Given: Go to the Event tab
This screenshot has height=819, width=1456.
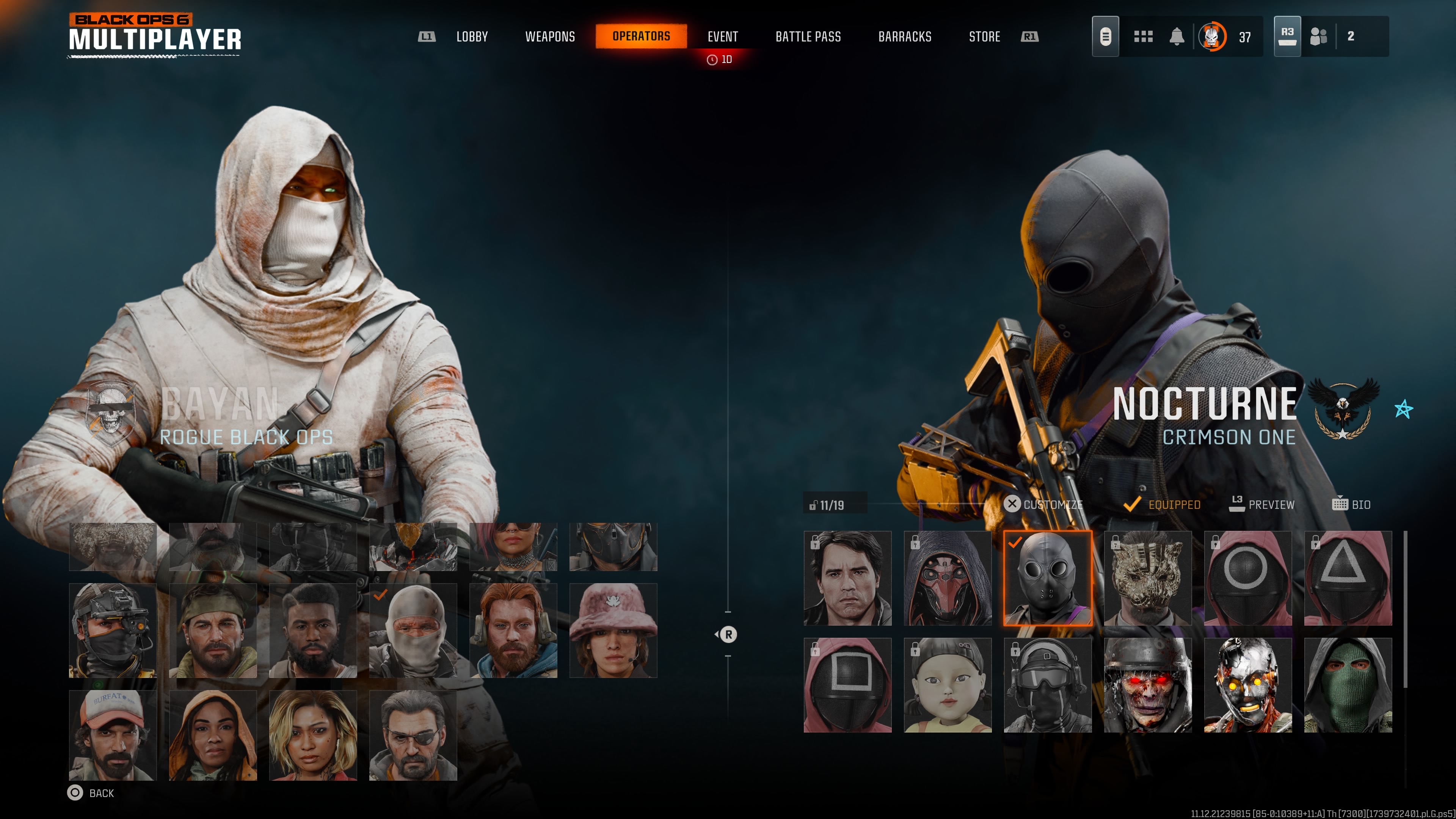Looking at the screenshot, I should (722, 37).
